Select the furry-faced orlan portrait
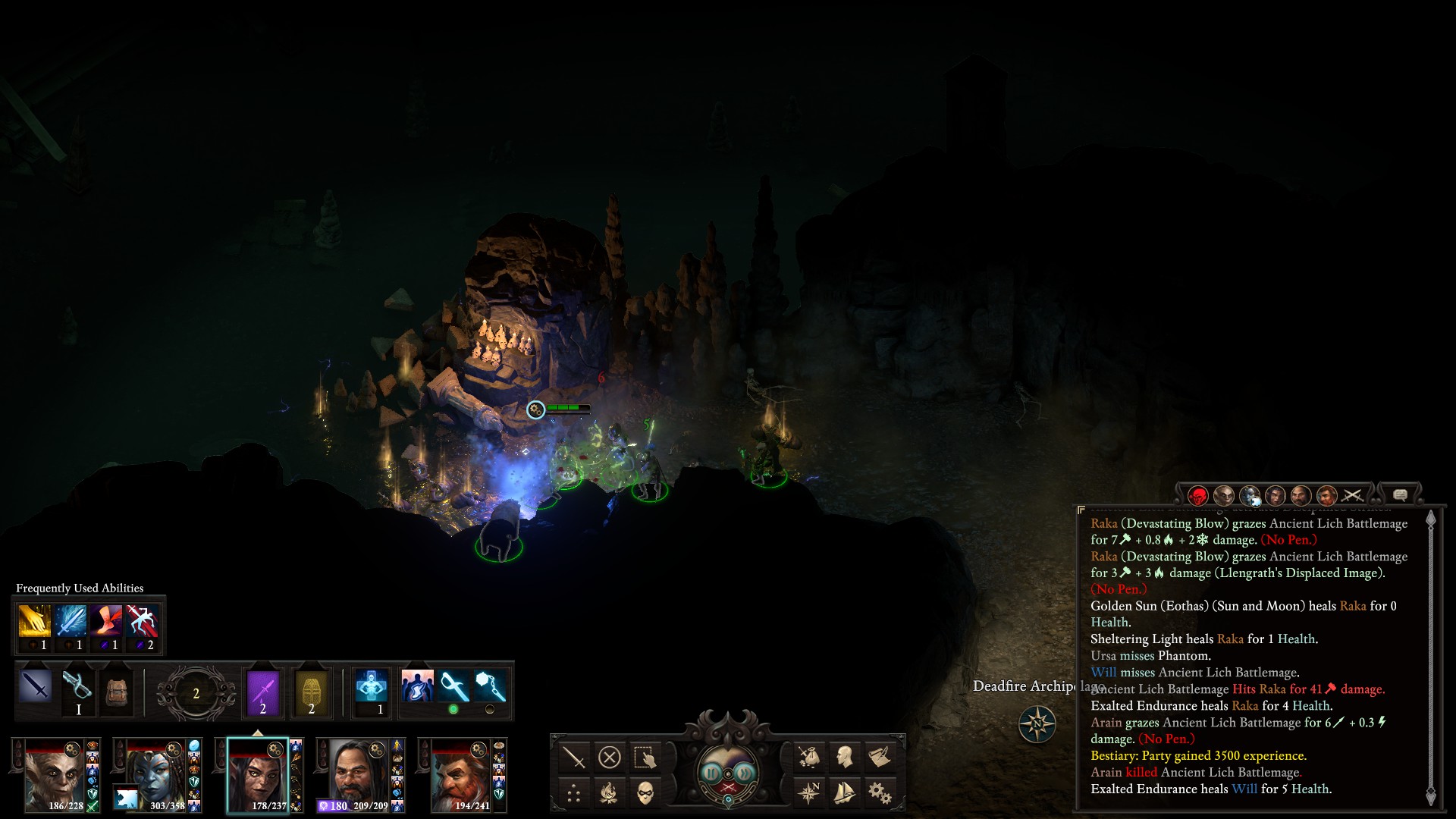This screenshot has height=819, width=1456. tap(55, 773)
